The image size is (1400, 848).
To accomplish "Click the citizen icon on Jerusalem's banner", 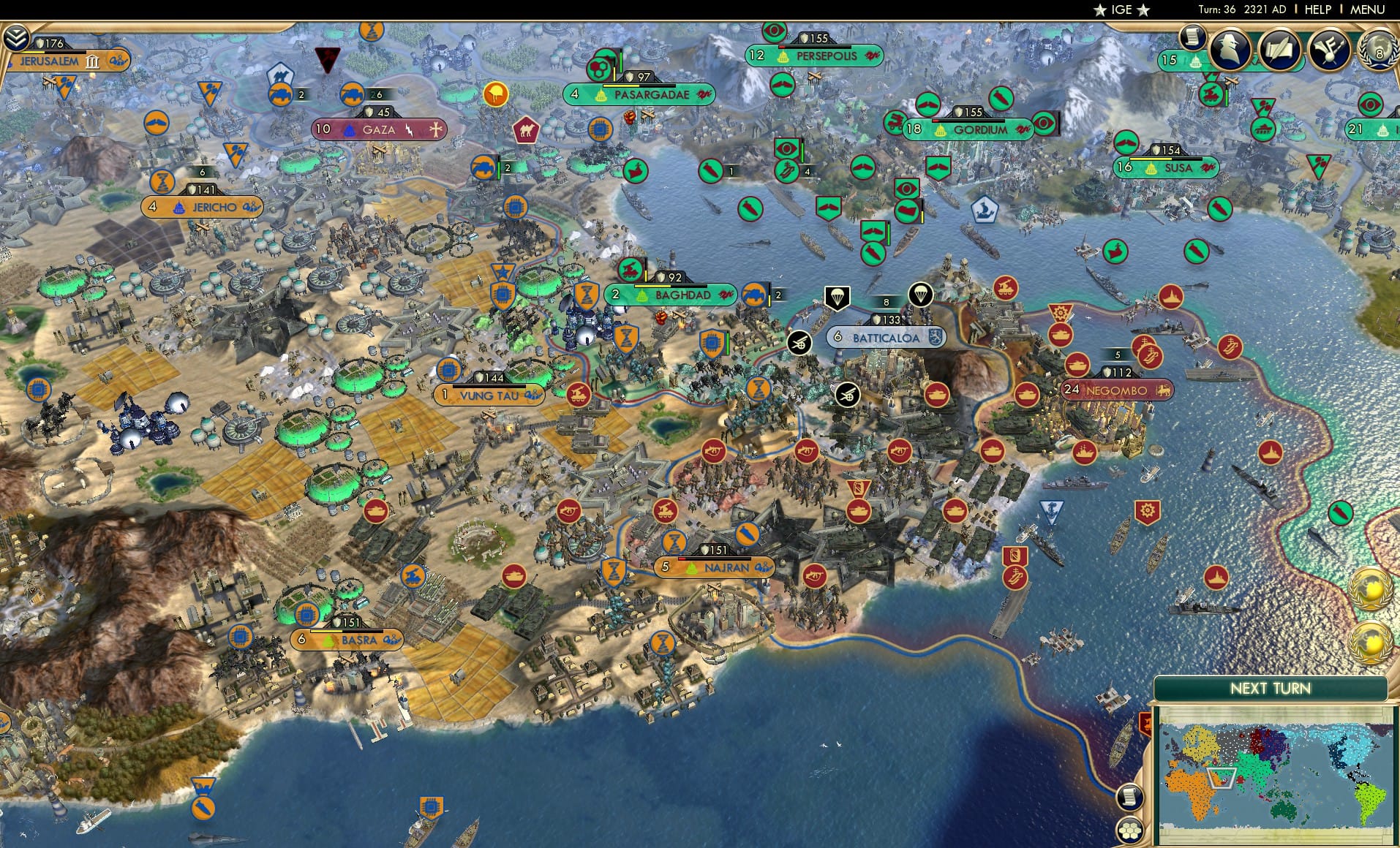I will (x=117, y=62).
